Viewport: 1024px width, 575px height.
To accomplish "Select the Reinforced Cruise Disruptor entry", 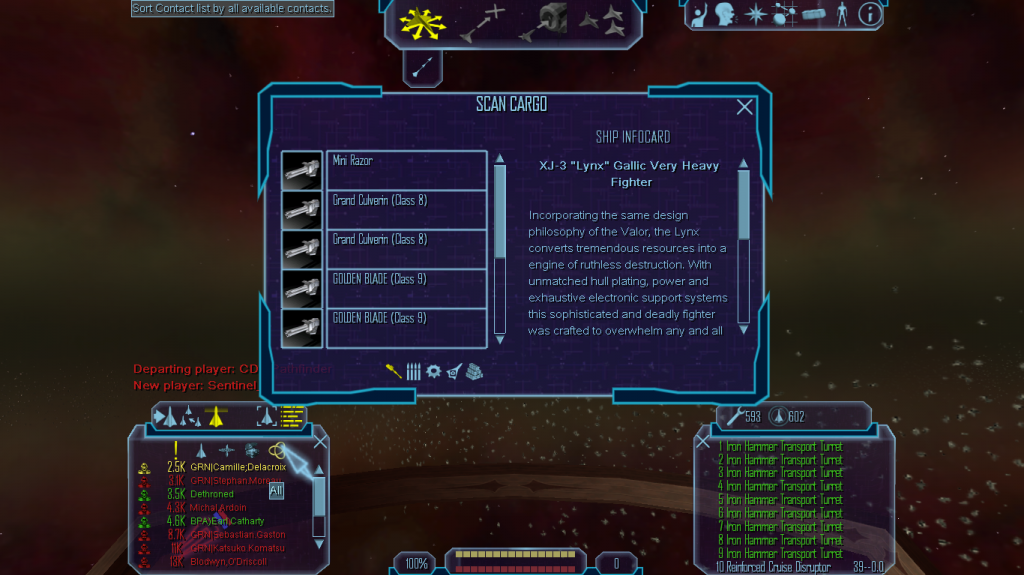I will pyautogui.click(x=778, y=567).
